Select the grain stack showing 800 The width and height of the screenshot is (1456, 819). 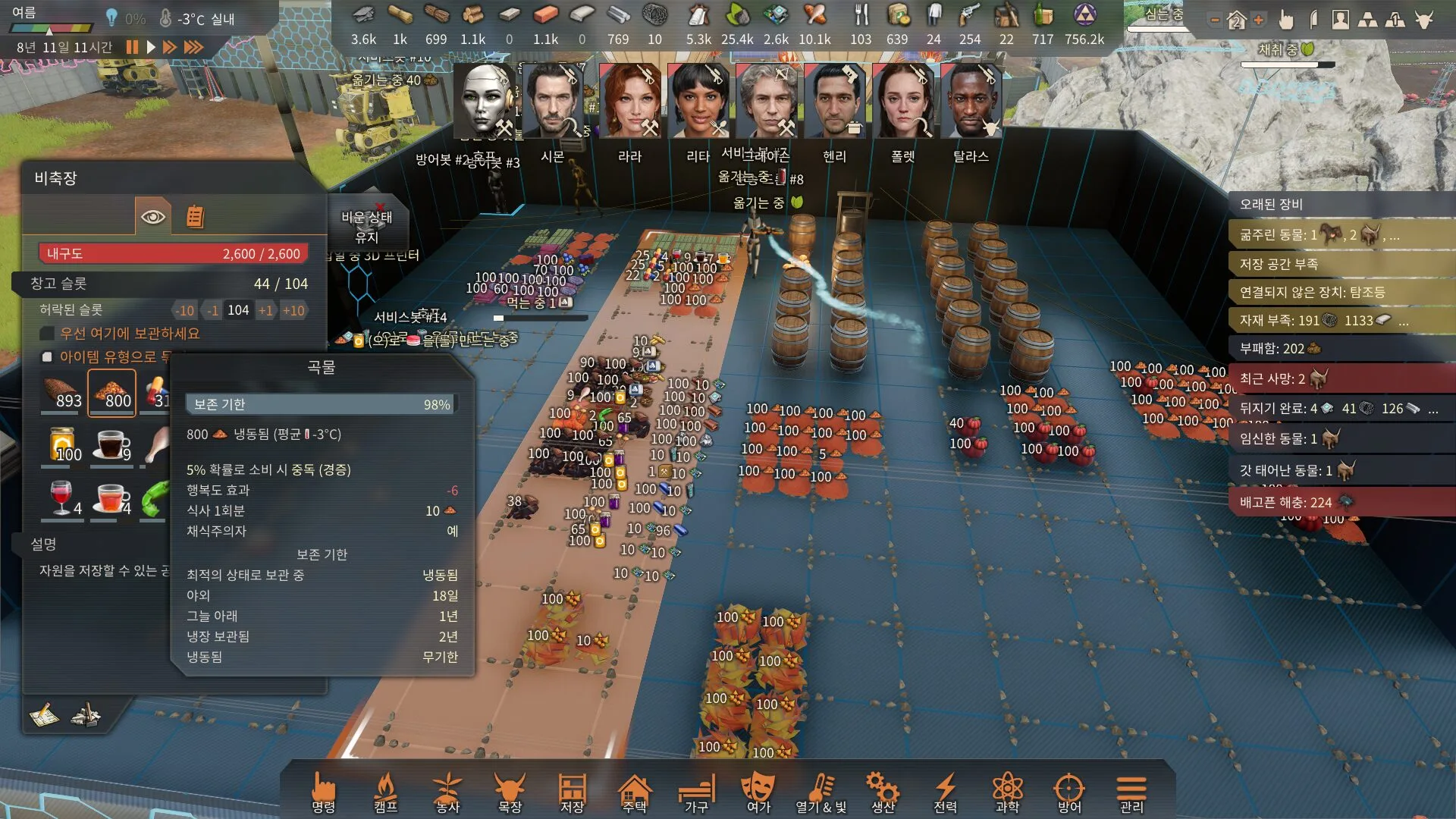coord(111,392)
